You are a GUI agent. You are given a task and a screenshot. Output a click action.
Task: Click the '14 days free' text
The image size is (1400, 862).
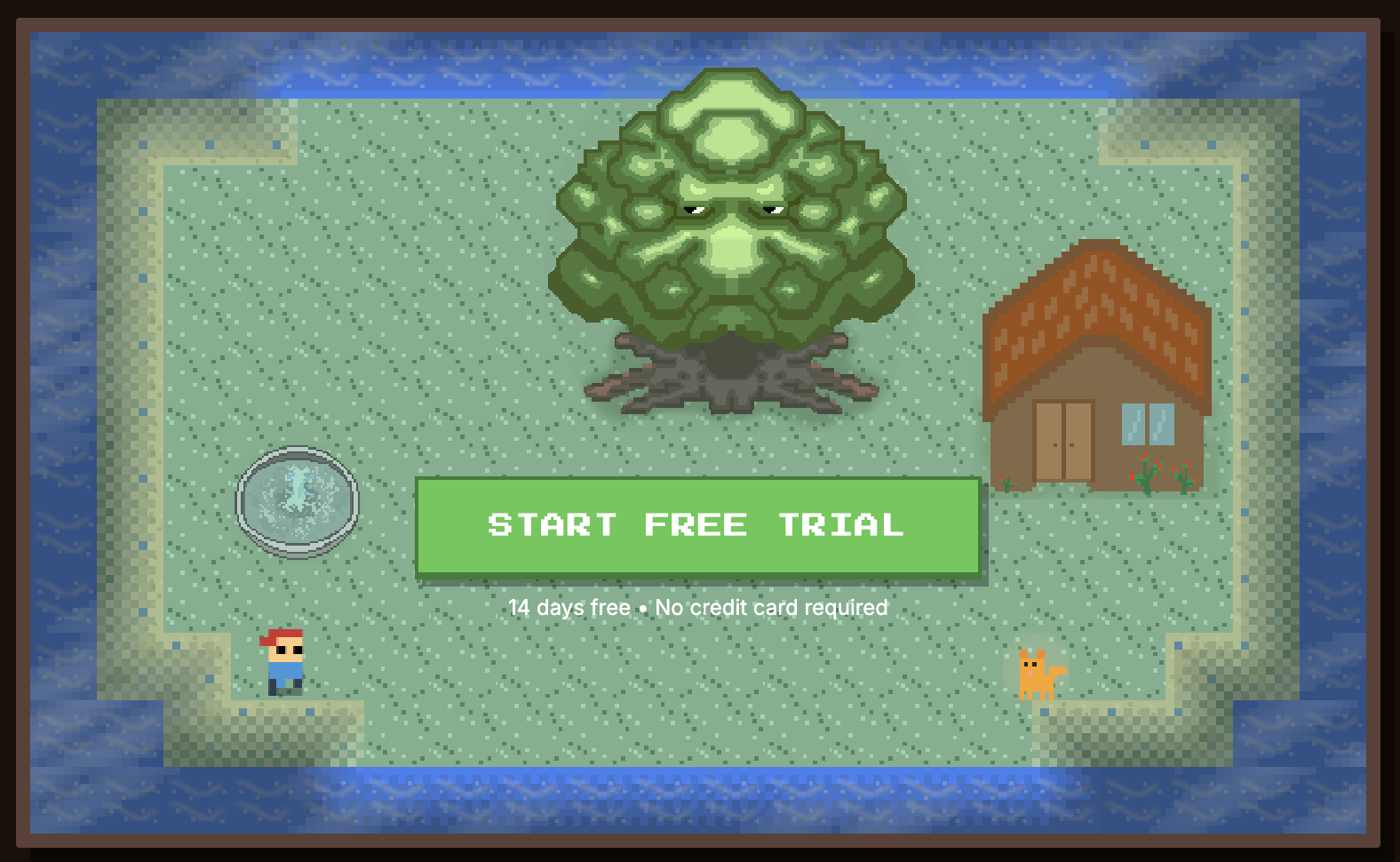pyautogui.click(x=569, y=608)
